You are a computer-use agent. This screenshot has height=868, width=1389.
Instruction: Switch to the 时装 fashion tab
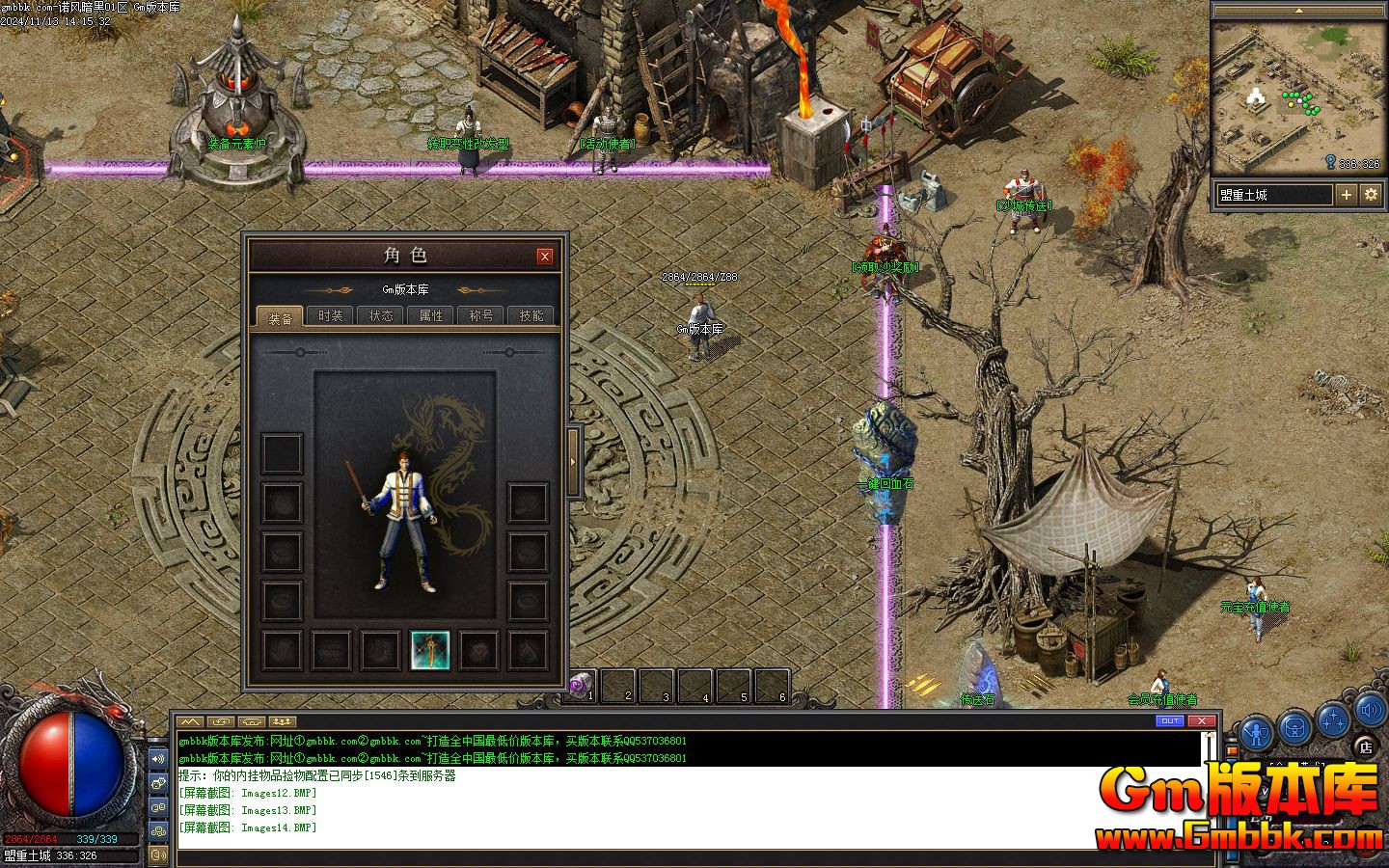(330, 315)
